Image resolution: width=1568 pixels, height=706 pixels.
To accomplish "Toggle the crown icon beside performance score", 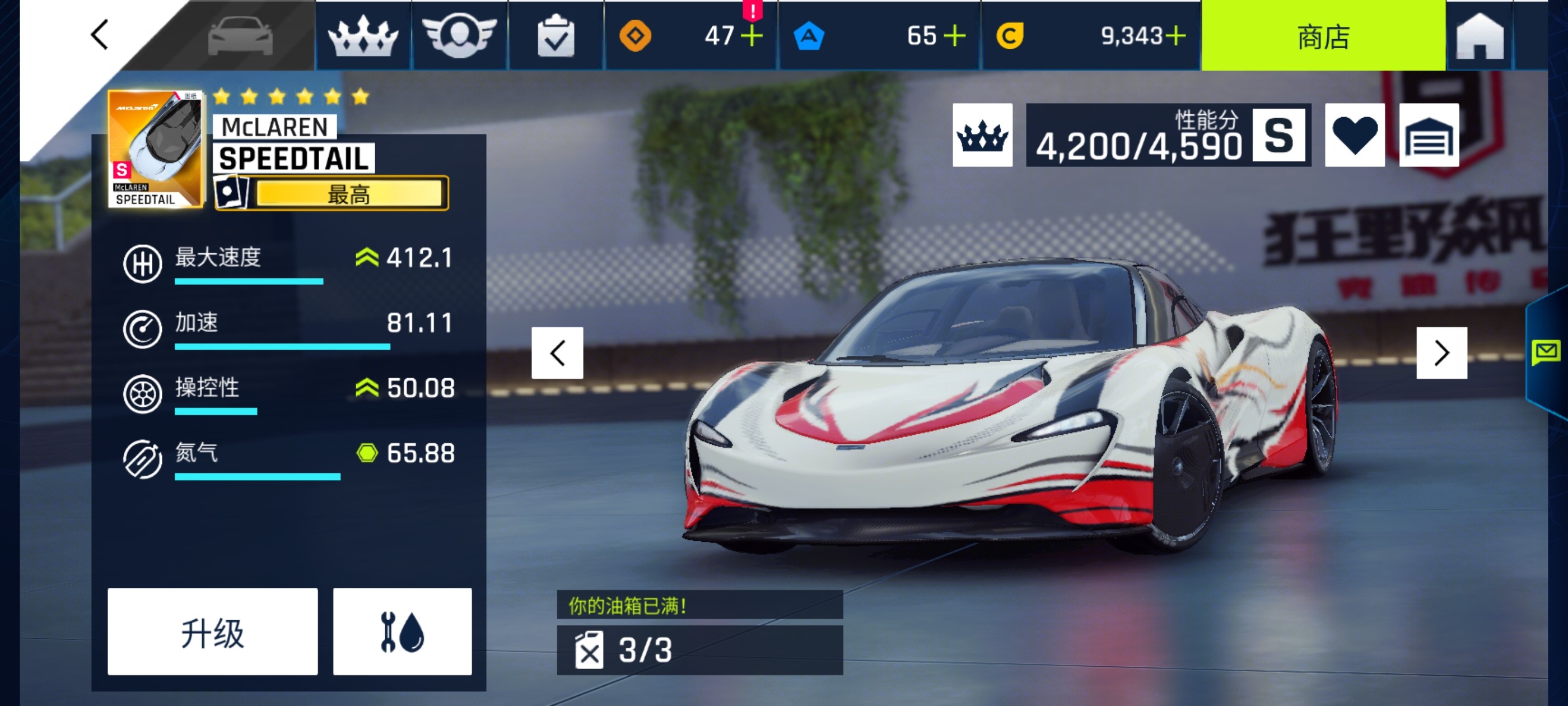I will click(982, 135).
